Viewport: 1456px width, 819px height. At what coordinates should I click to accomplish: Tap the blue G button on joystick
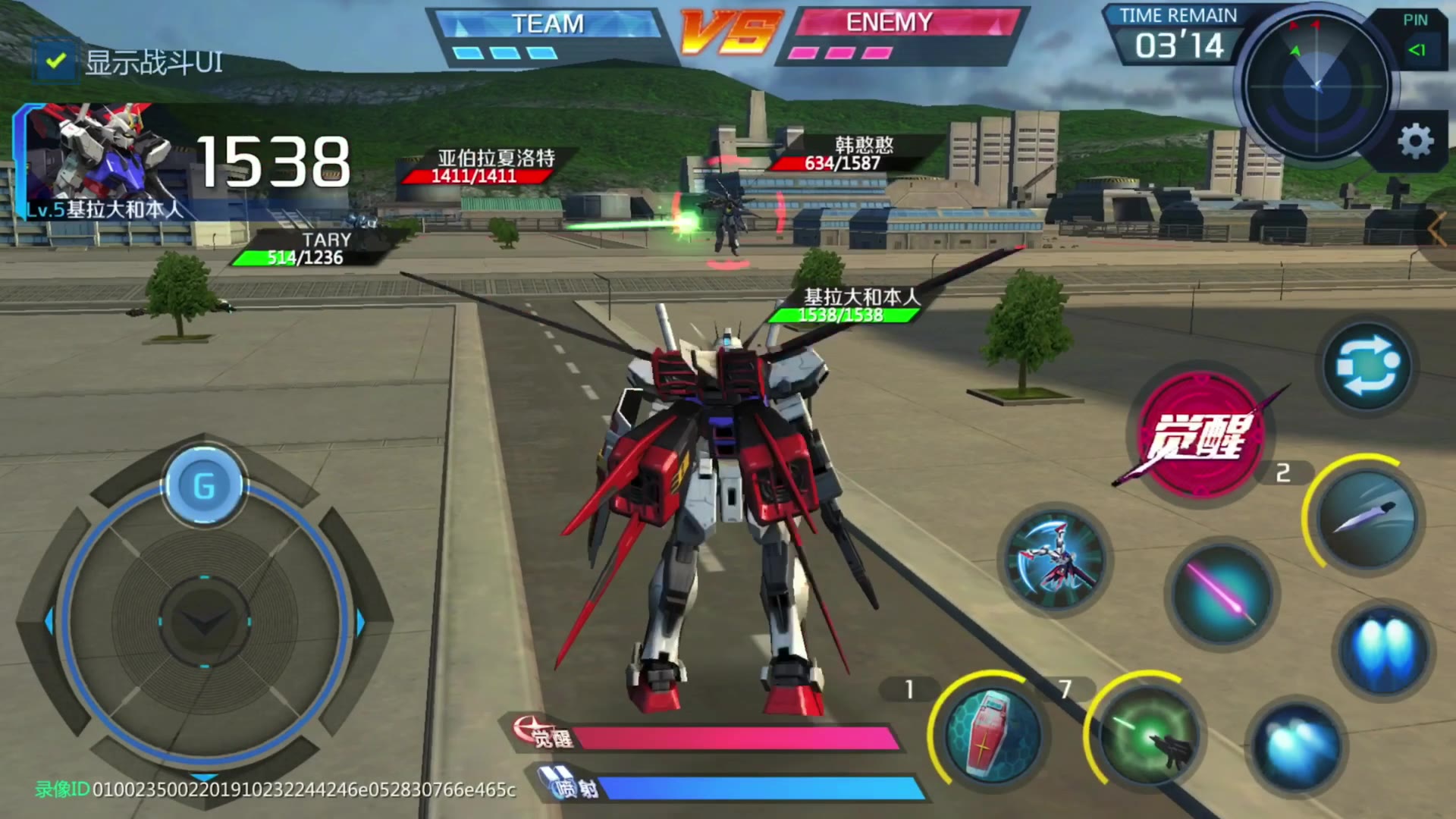pyautogui.click(x=203, y=486)
